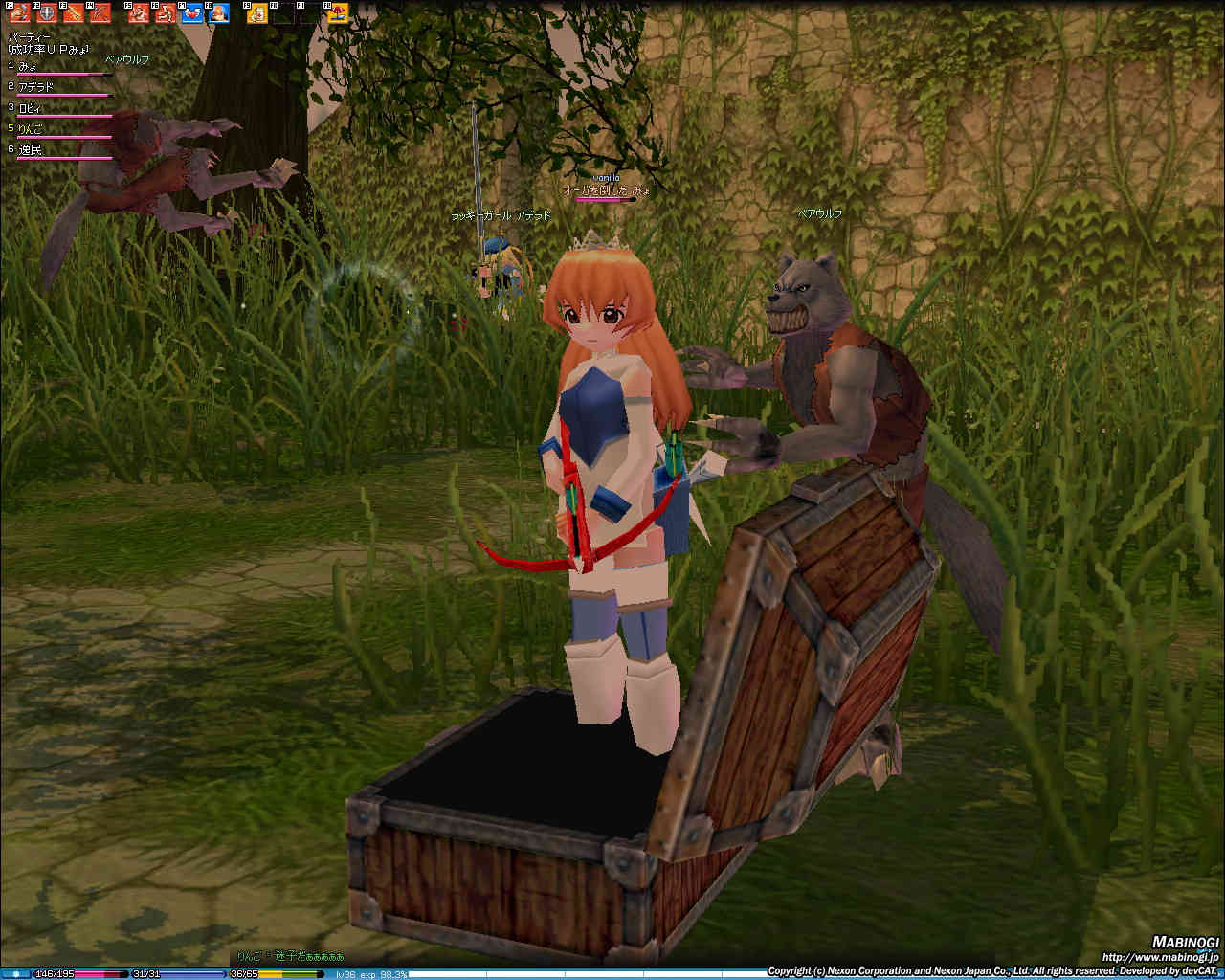The width and height of the screenshot is (1225, 980).
Task: Open the menu button left of HP bar
Action: point(16,974)
